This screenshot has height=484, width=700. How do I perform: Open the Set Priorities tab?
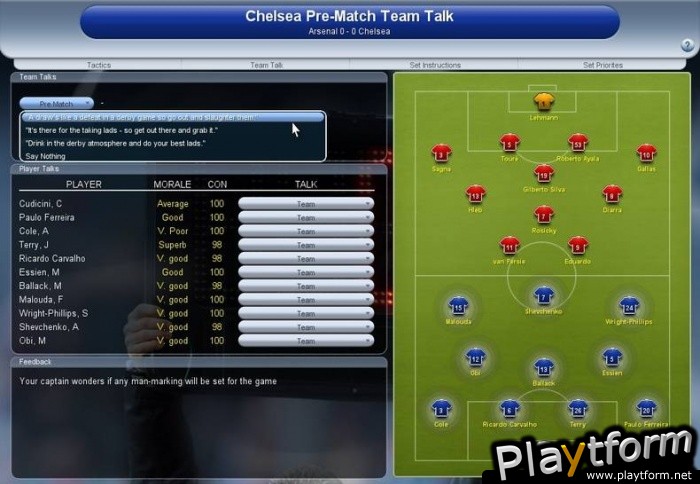[x=602, y=65]
